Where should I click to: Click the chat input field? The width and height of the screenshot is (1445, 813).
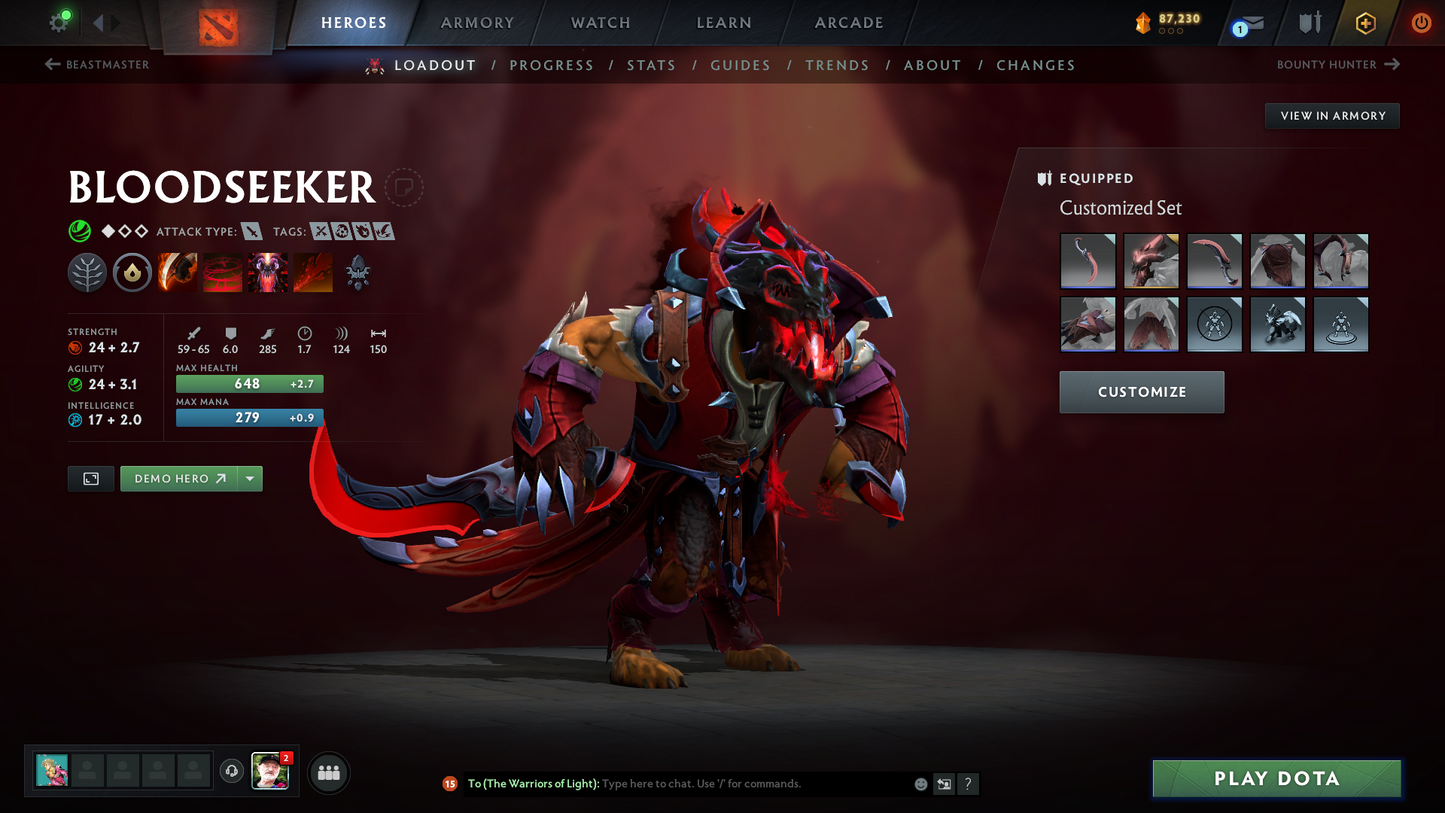(700, 784)
